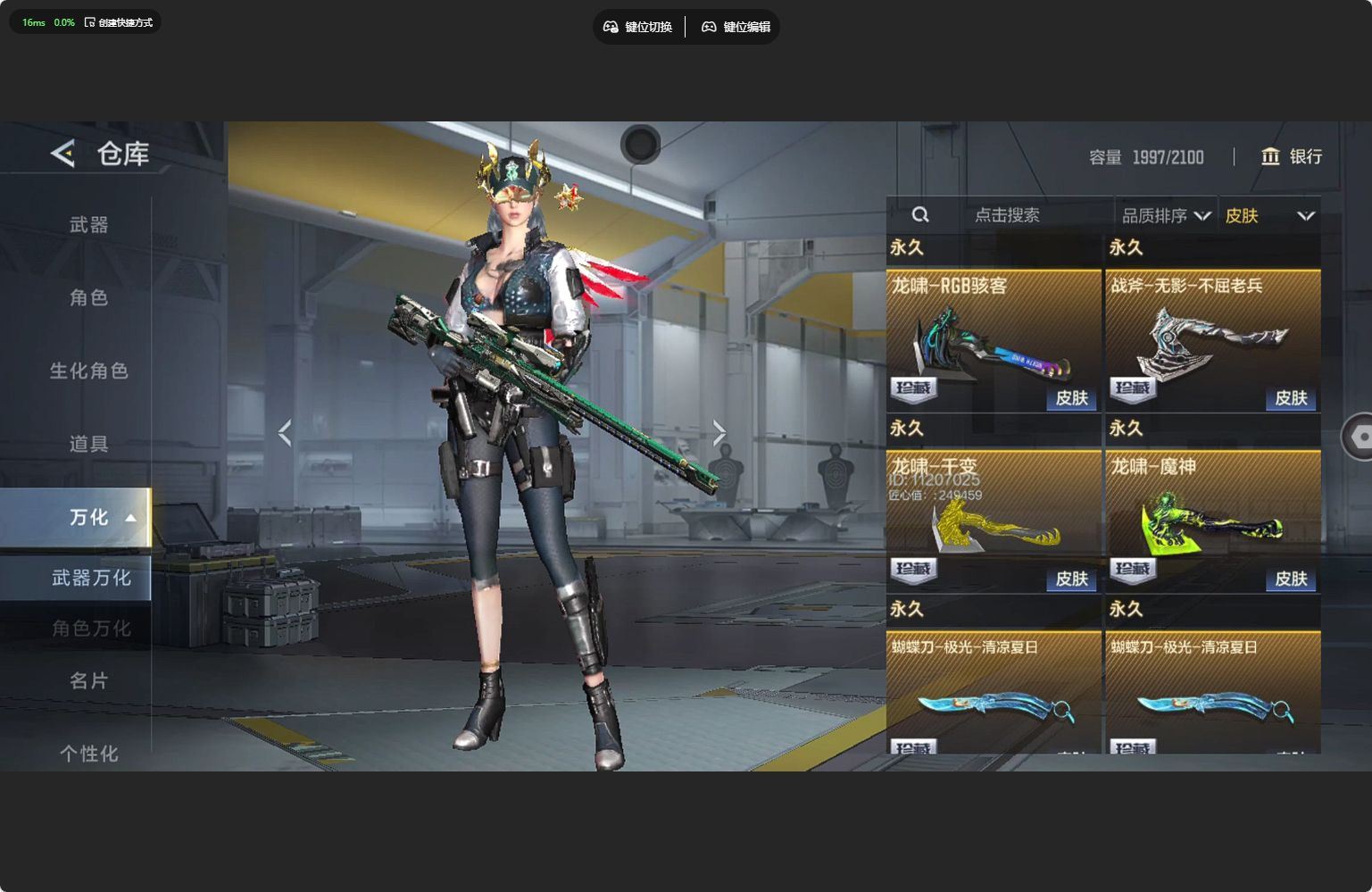The width and height of the screenshot is (1372, 892).
Task: Open the 品质排序 sort dropdown
Action: [1165, 216]
